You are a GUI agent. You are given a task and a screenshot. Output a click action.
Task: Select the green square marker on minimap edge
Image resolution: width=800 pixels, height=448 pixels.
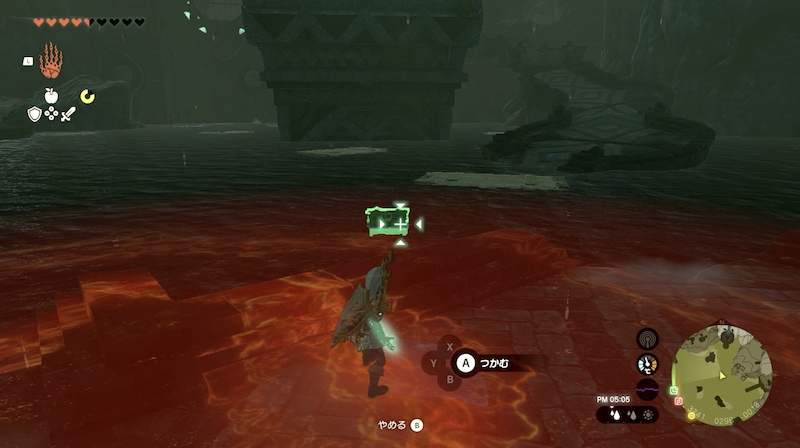click(x=675, y=389)
